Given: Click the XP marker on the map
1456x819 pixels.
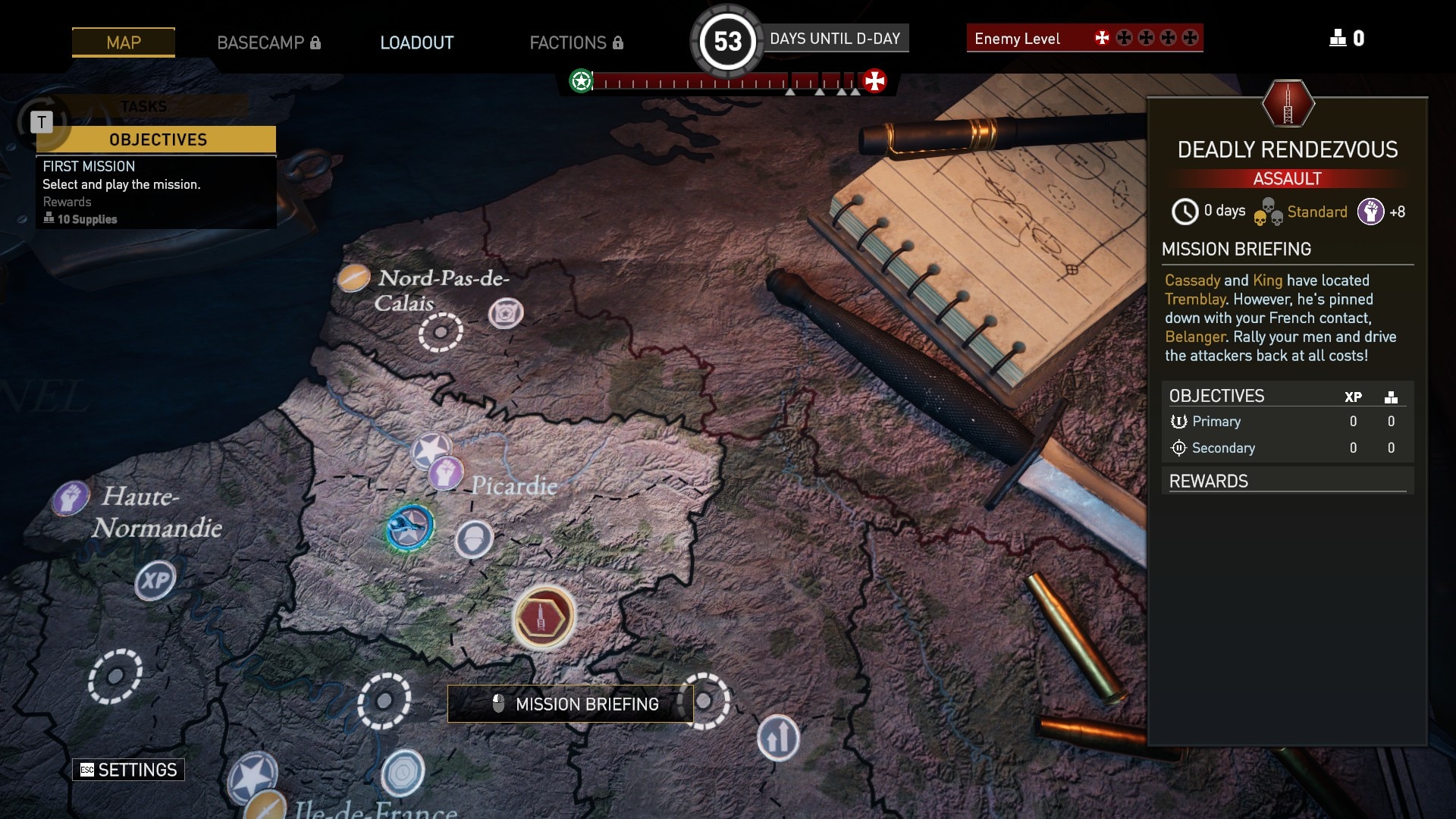Looking at the screenshot, I should pyautogui.click(x=155, y=581).
